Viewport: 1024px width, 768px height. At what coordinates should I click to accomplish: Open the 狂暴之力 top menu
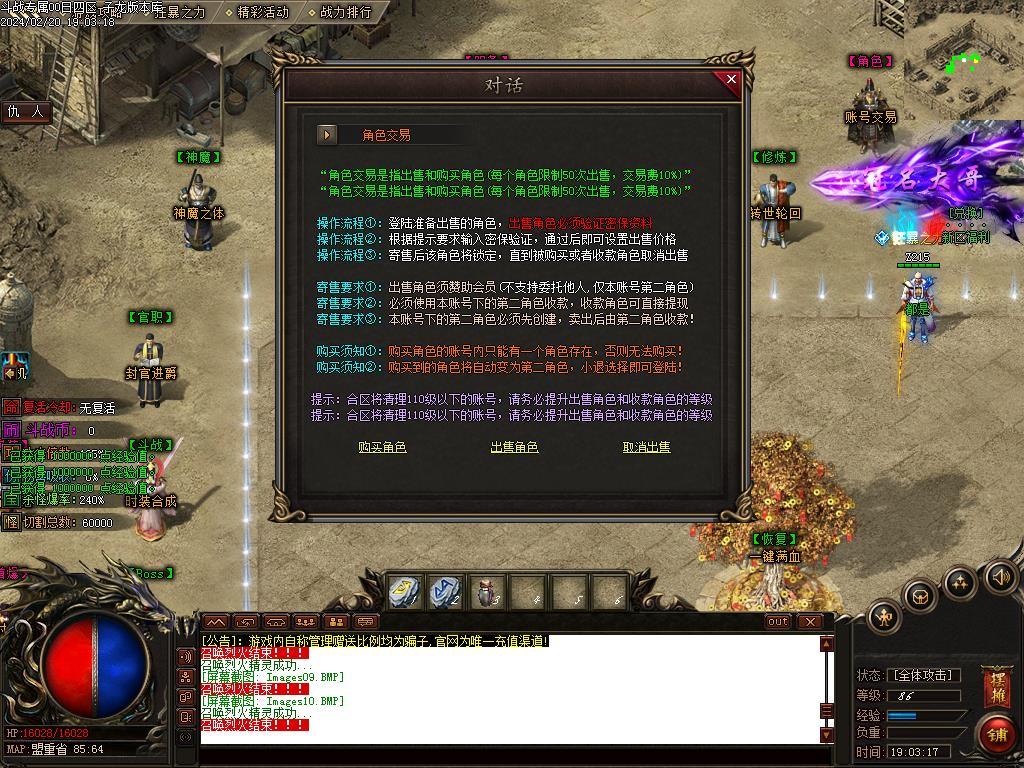[179, 12]
